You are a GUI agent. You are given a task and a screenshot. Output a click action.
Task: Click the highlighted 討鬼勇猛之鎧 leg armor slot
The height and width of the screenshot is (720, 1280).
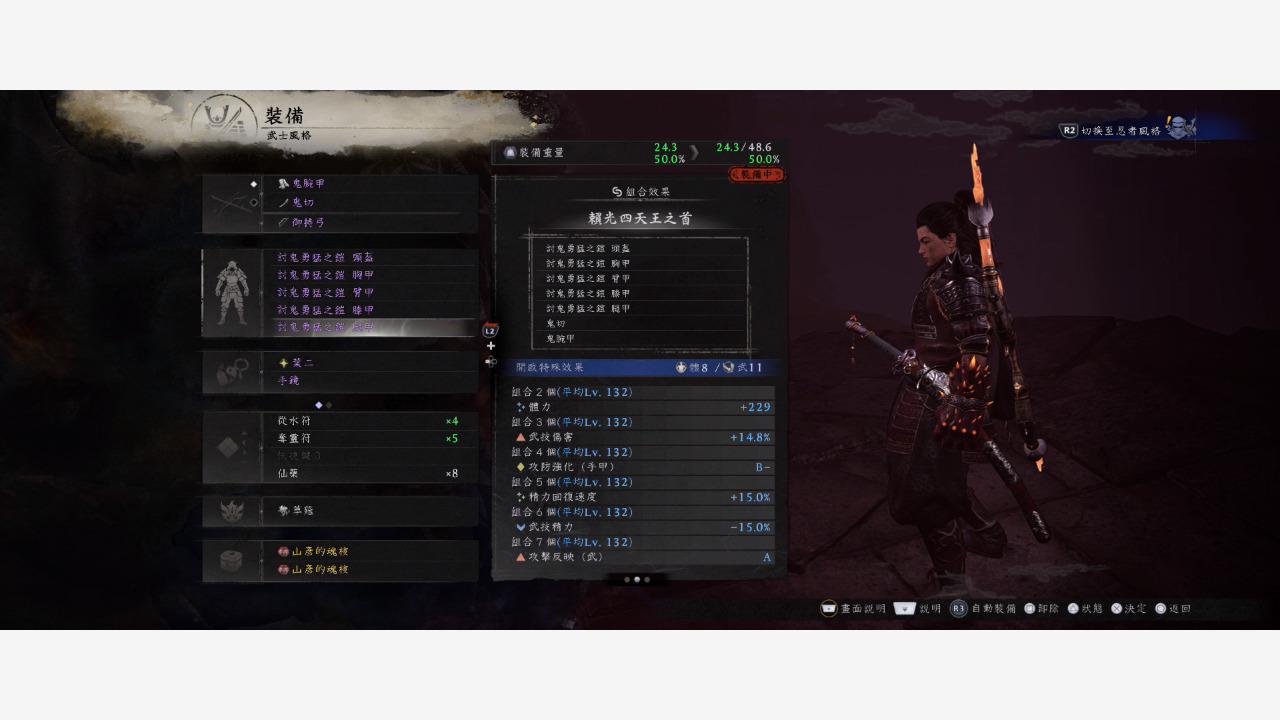click(x=370, y=328)
